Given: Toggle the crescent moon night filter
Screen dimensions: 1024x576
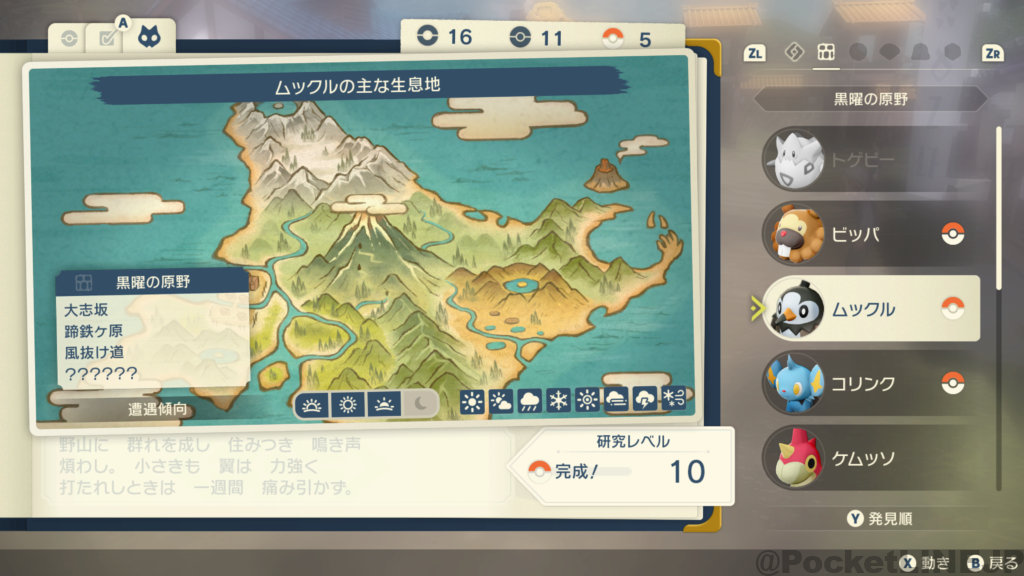Looking at the screenshot, I should click(x=420, y=404).
